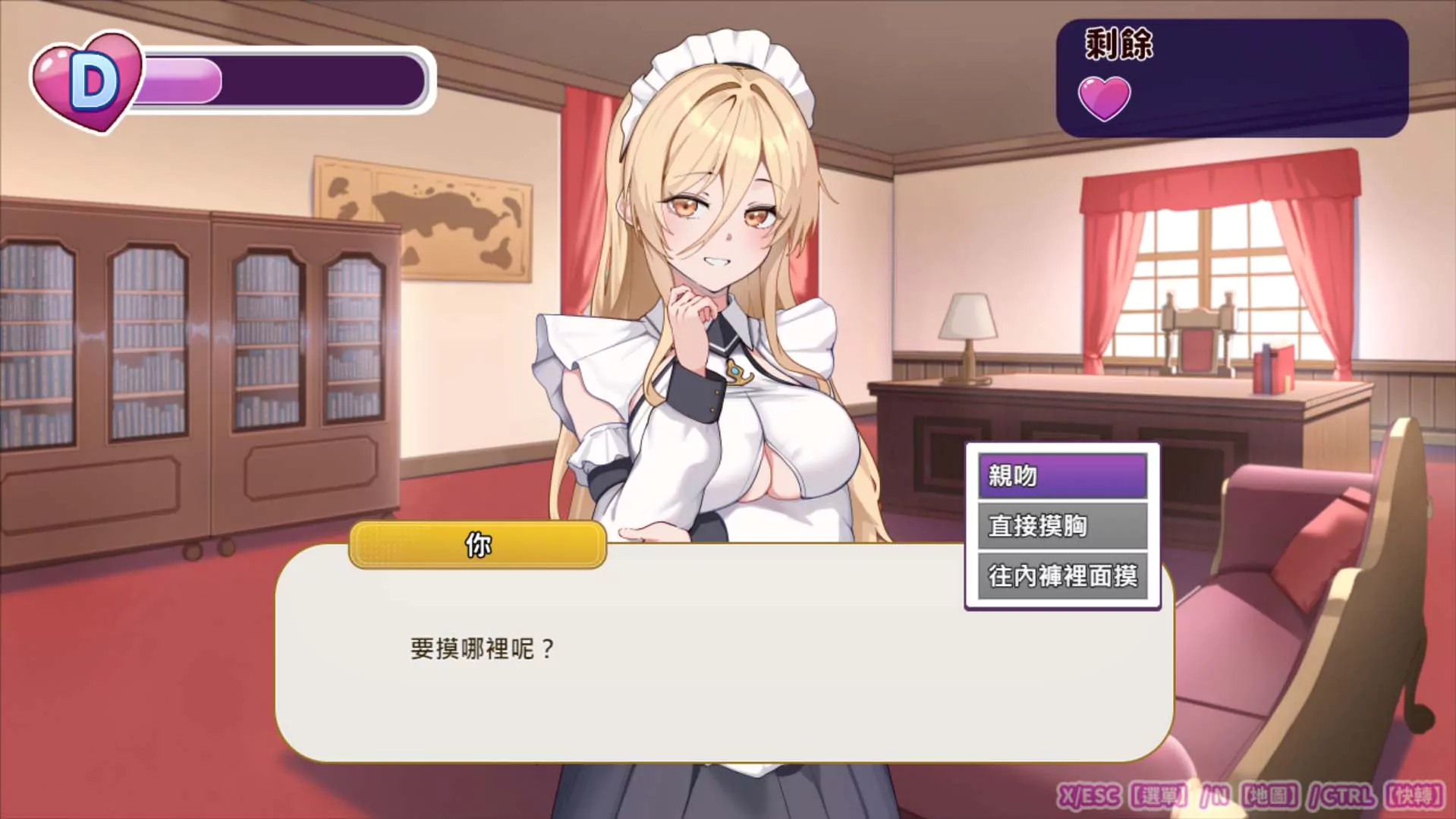This screenshot has height=819, width=1456.
Task: Pick the 往內褲裡面摸 choice
Action: 1062,577
